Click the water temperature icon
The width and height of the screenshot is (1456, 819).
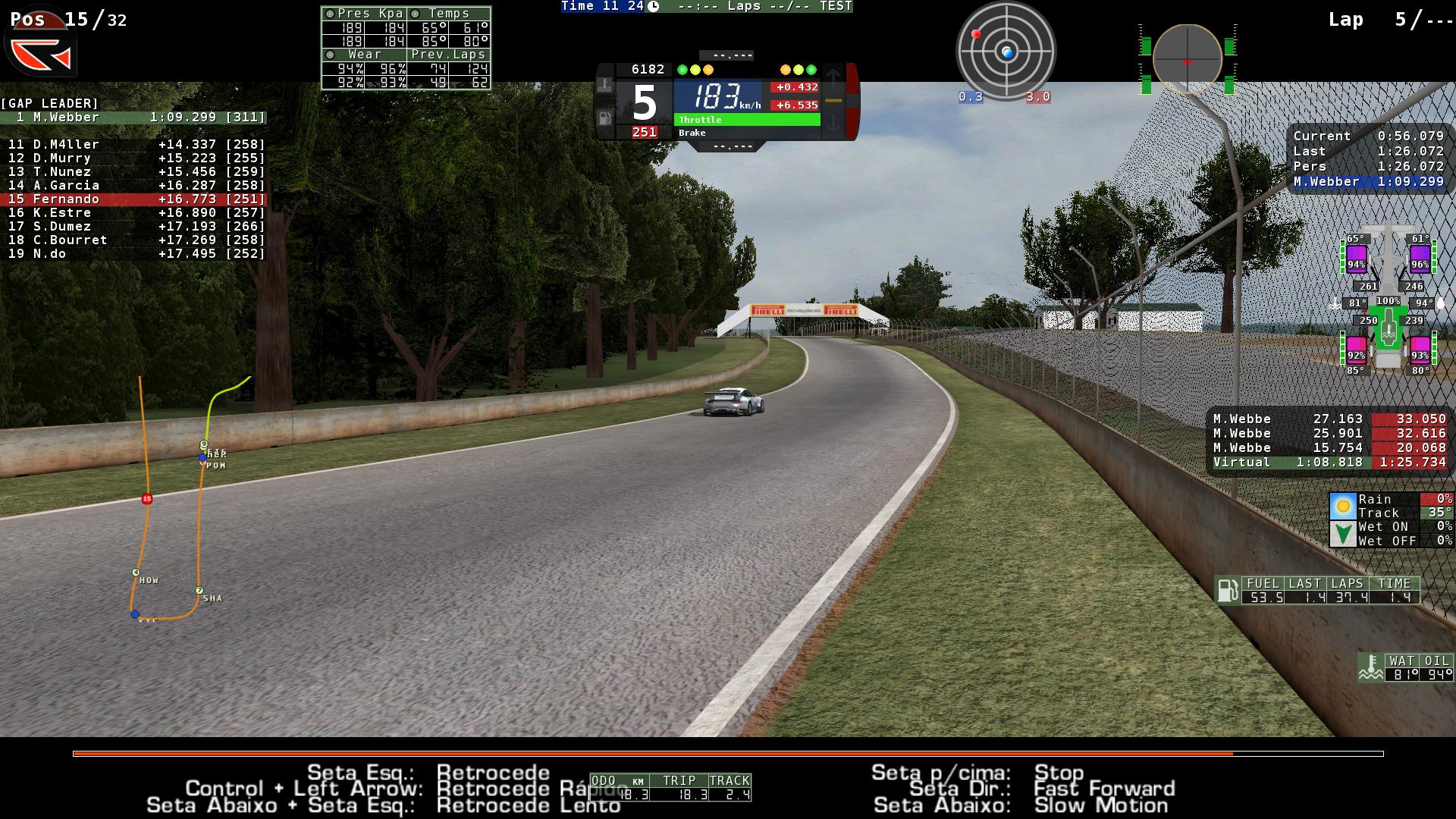(x=1370, y=667)
